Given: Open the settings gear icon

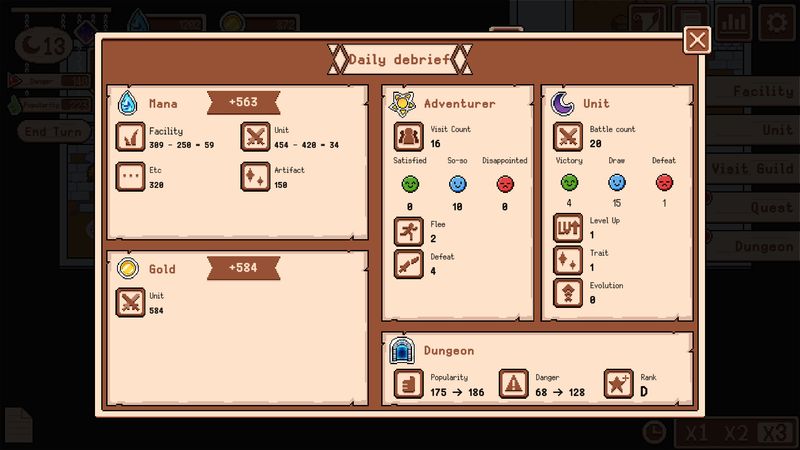Looking at the screenshot, I should click(x=775, y=20).
